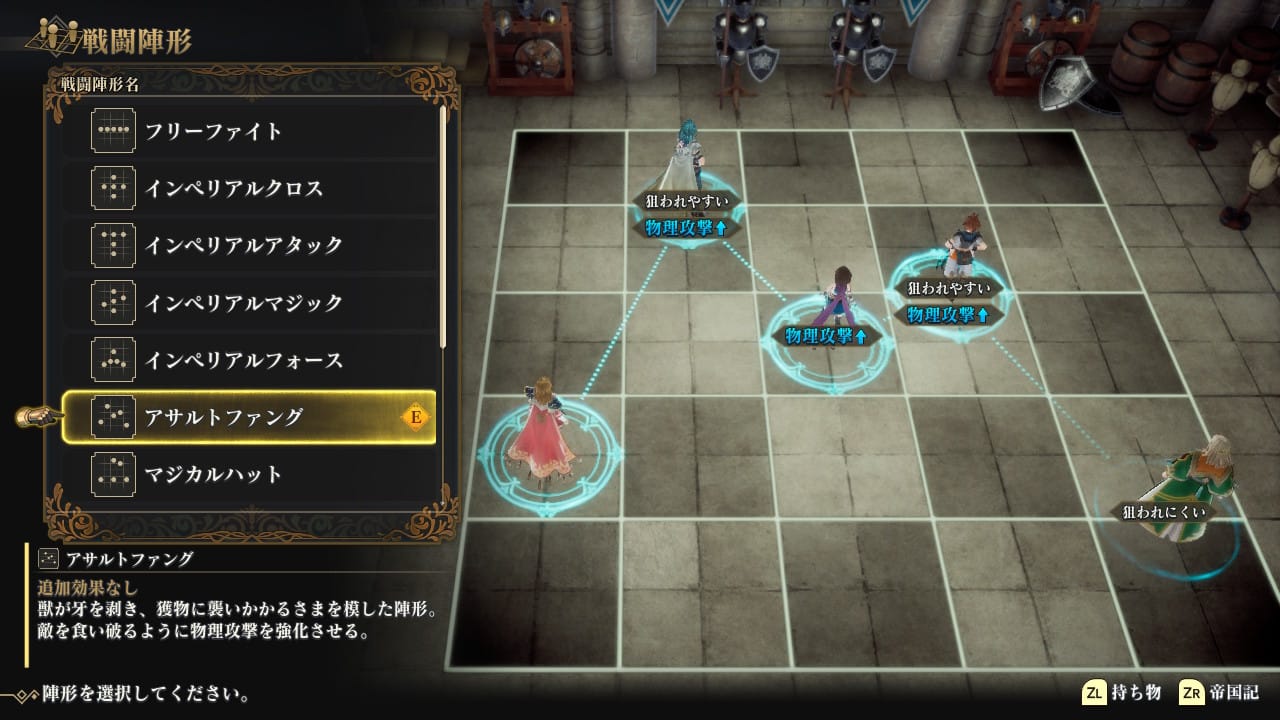
Task: Select the フリーファイト formation
Action: [250, 131]
